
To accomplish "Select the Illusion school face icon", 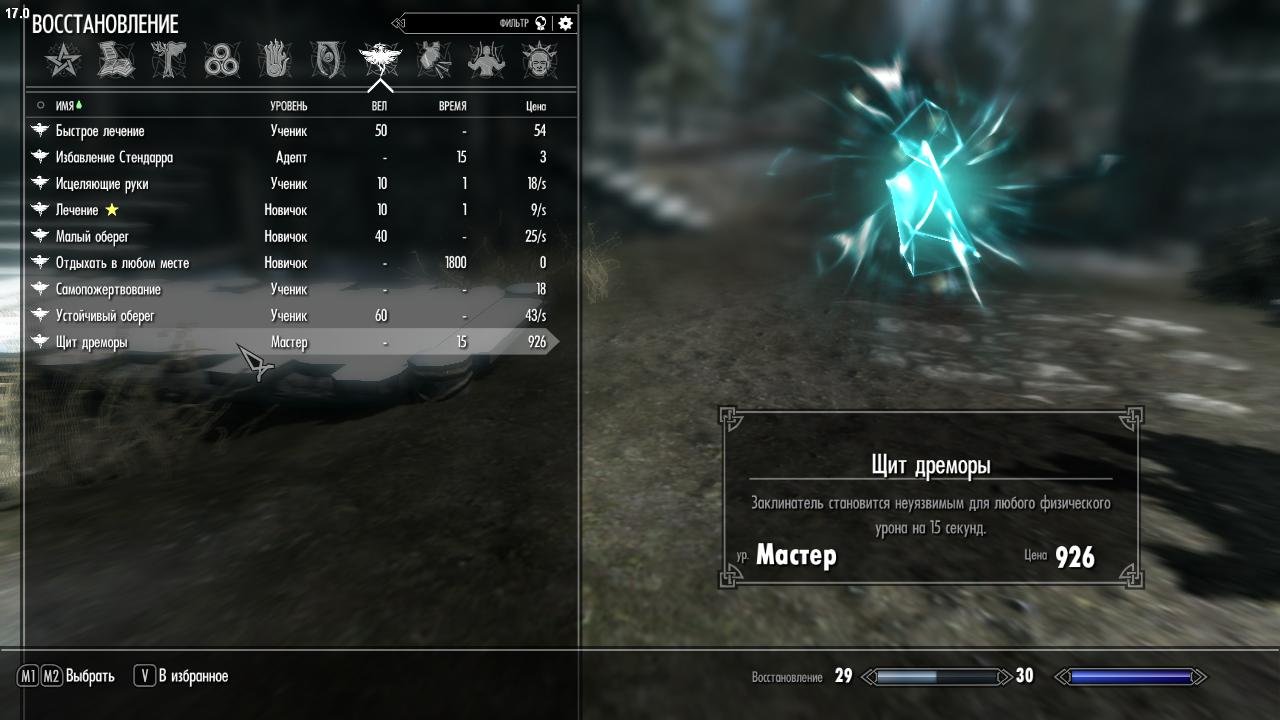I will (328, 60).
